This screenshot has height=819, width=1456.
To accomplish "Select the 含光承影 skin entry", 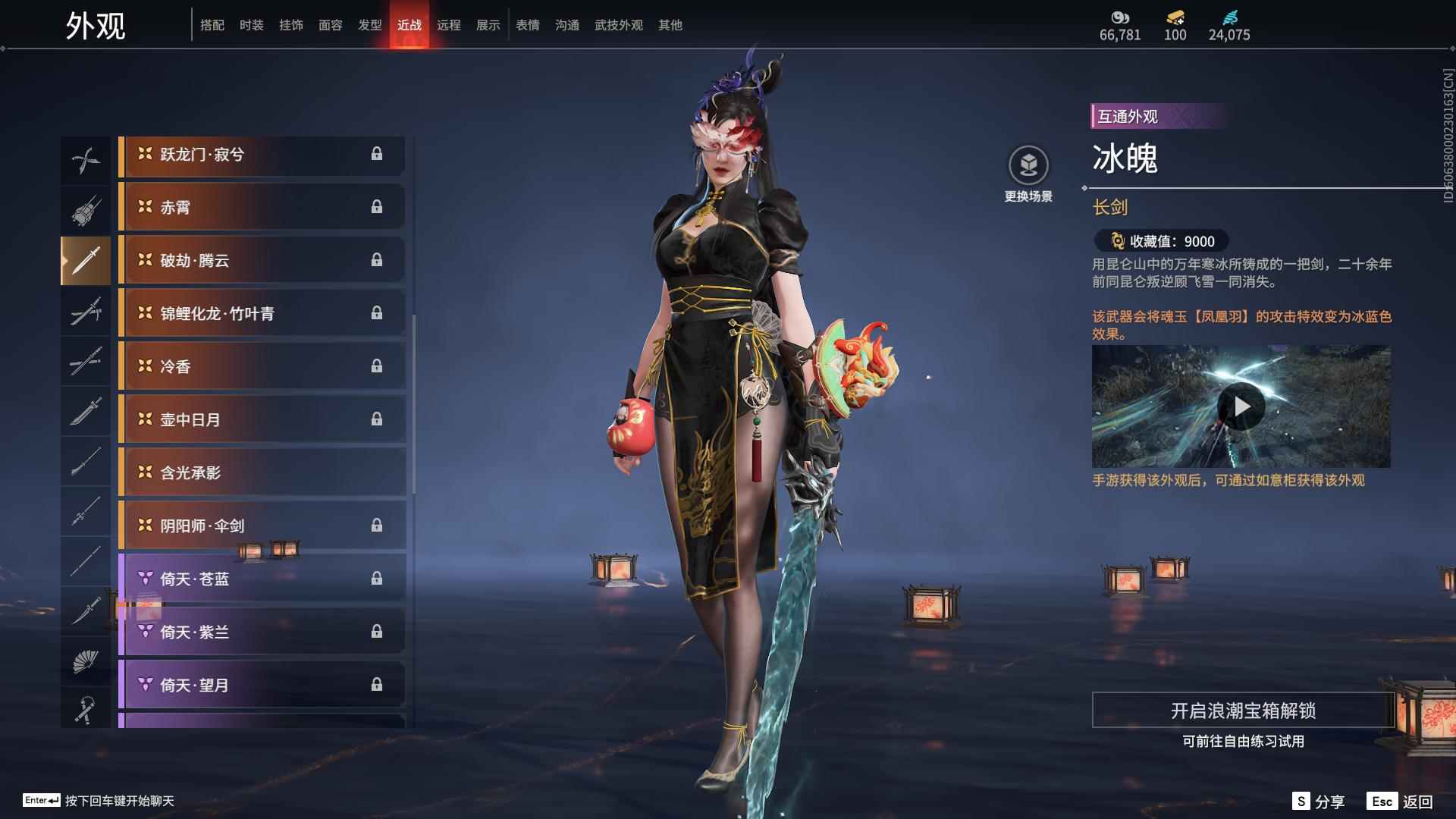I will point(262,472).
